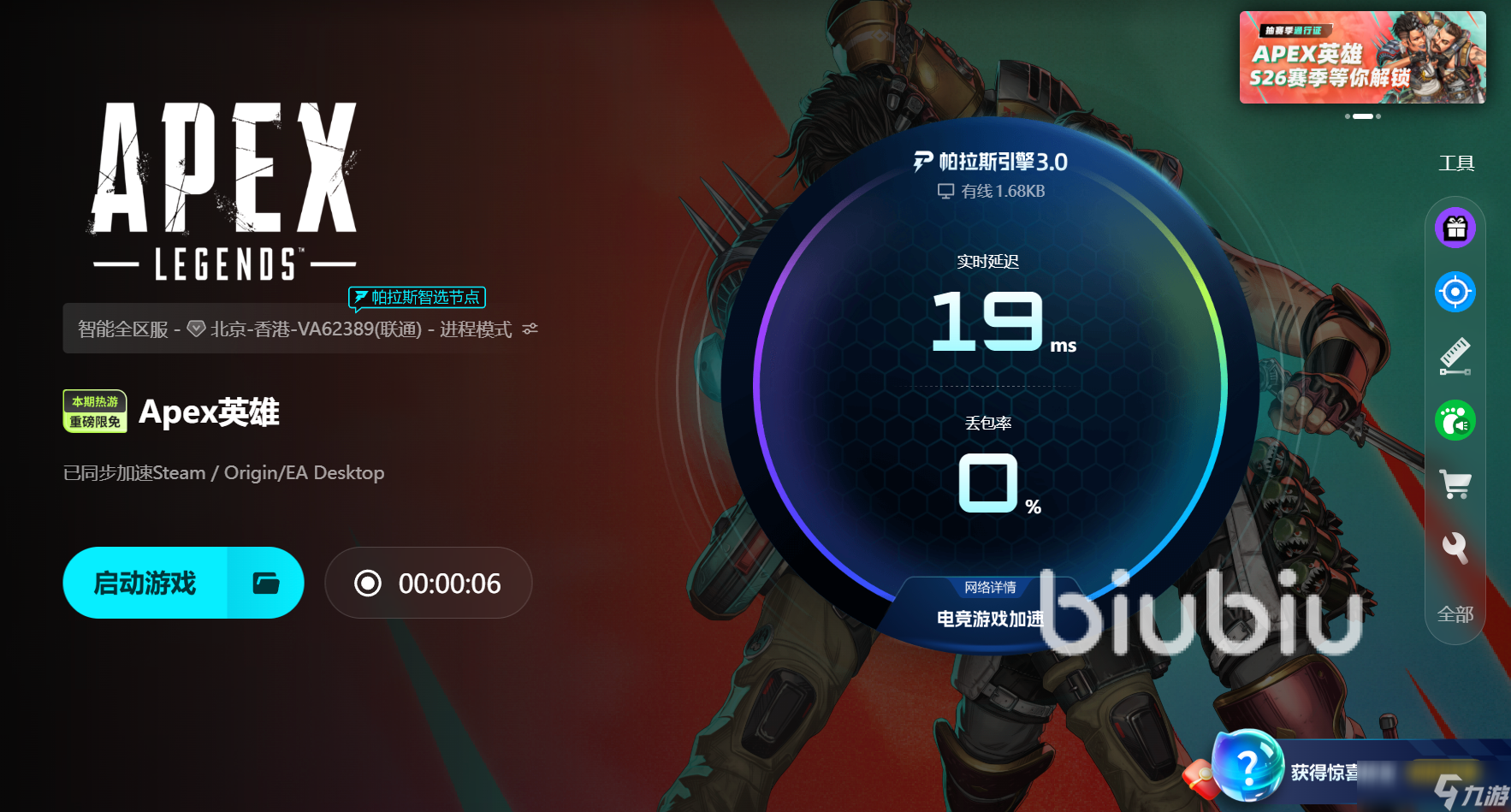
Task: Select the node targeting icon in the toolbar
Action: (1455, 291)
